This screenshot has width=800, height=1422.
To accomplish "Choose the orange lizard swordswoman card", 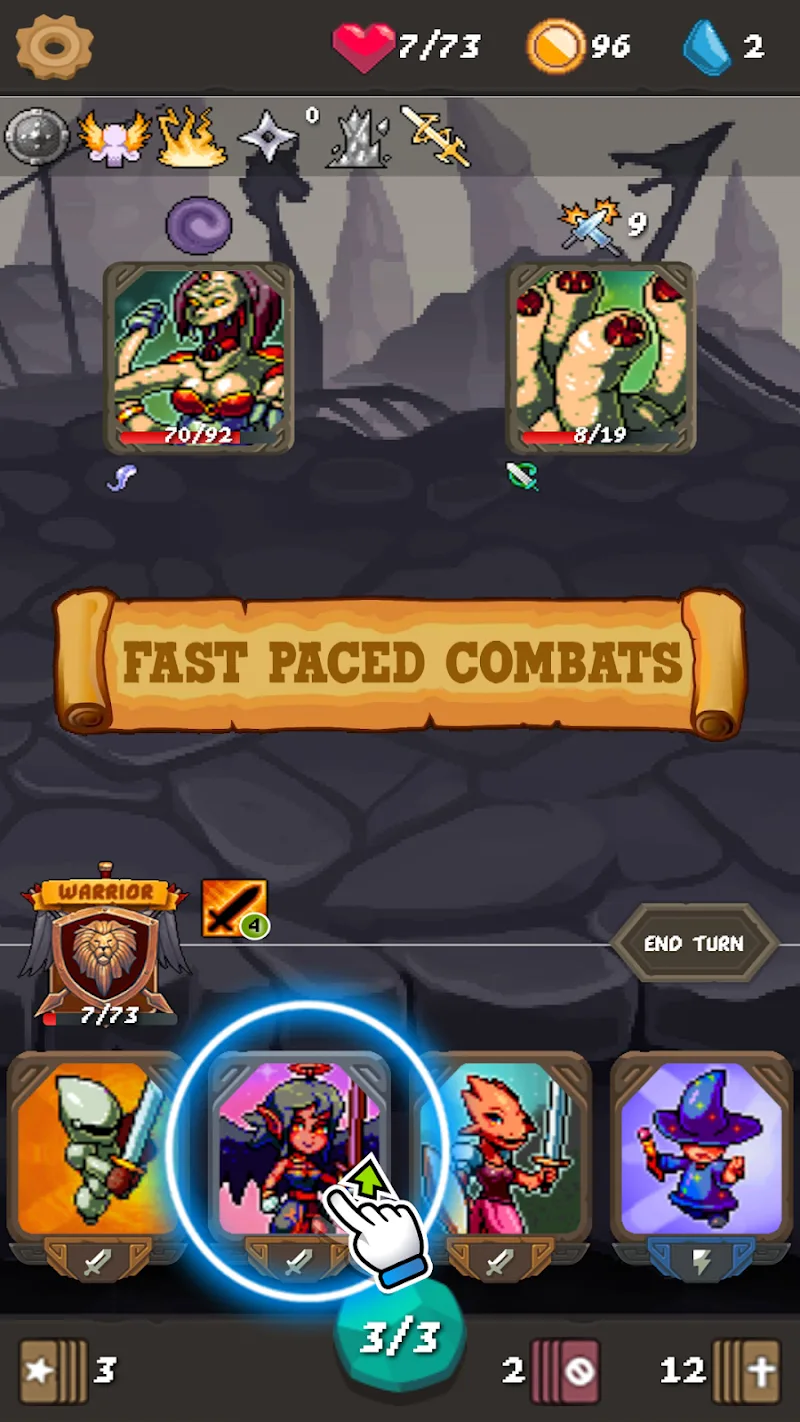I will click(501, 1150).
